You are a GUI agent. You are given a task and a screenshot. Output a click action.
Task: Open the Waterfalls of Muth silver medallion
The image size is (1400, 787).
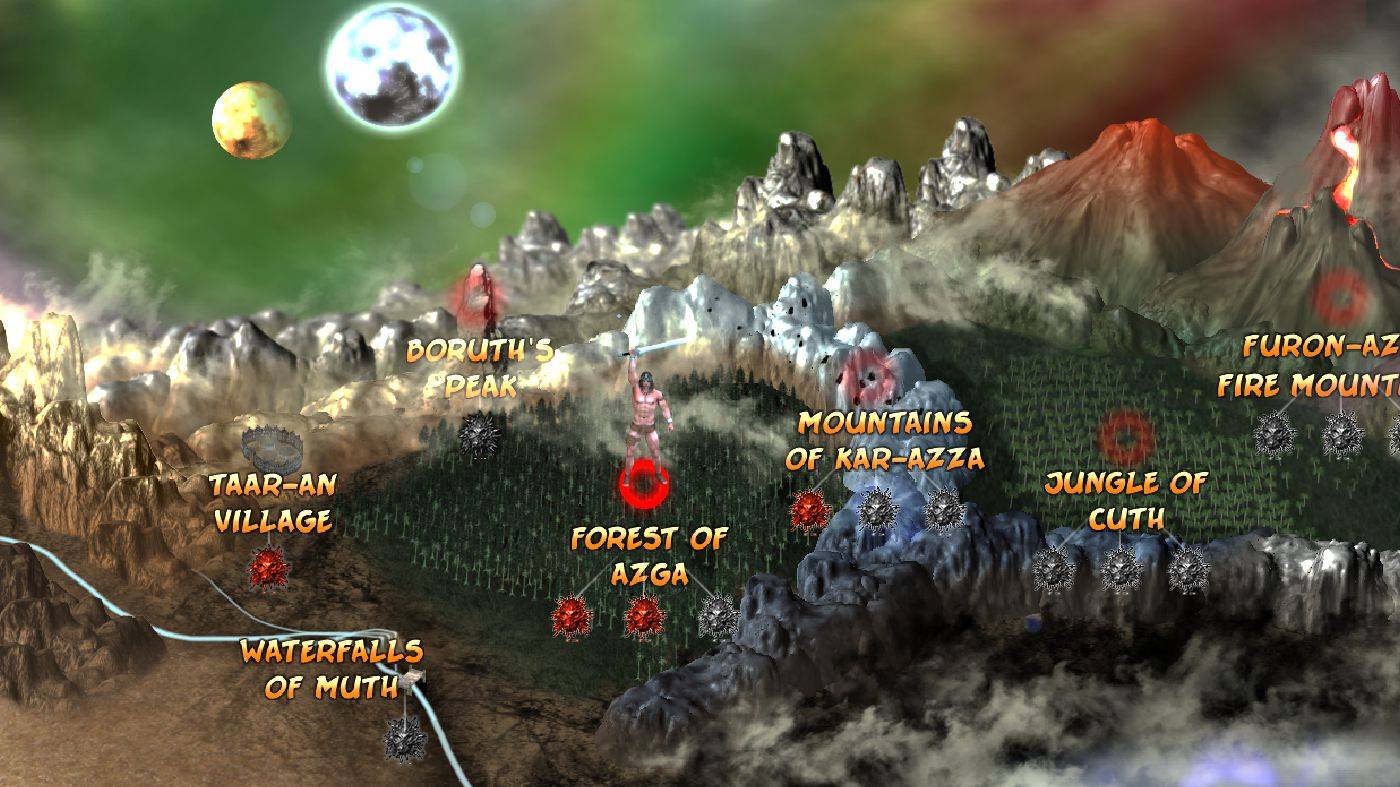tap(405, 739)
